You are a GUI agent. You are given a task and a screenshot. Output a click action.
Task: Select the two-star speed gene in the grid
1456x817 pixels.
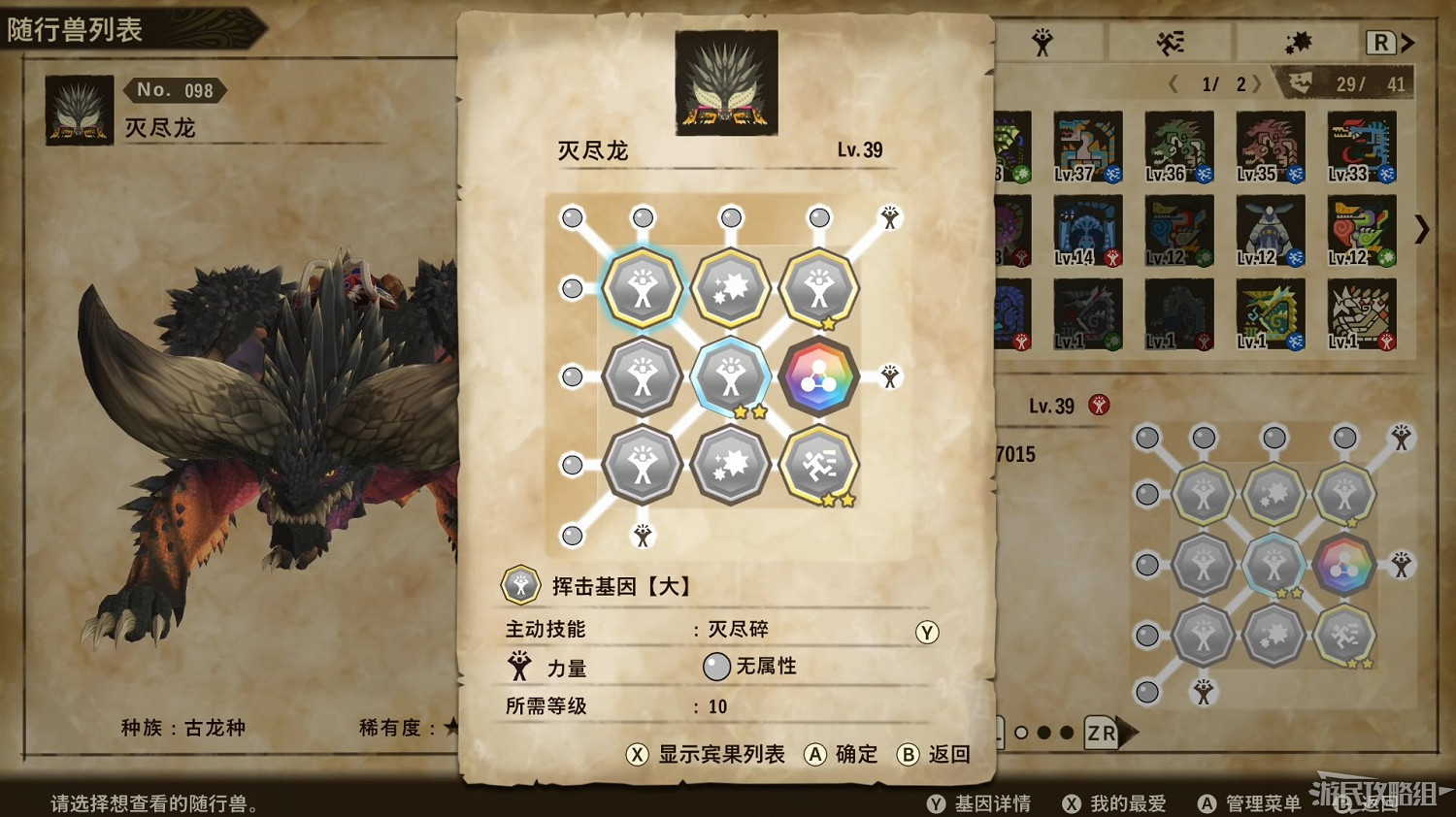pyautogui.click(x=818, y=465)
